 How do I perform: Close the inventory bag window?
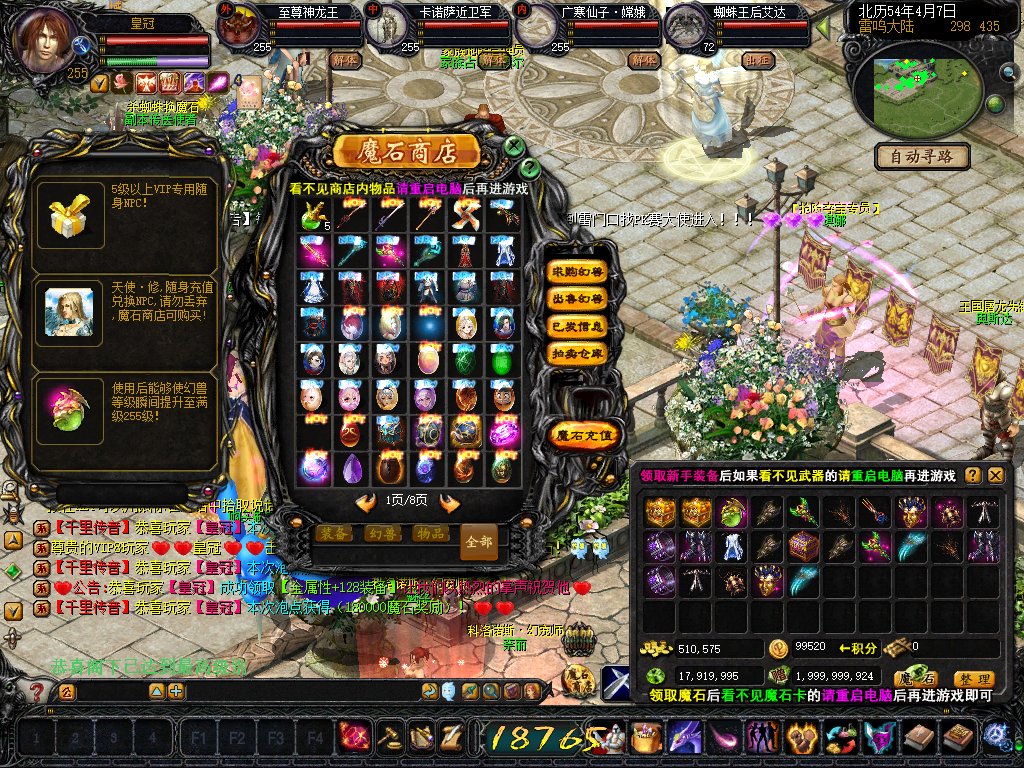click(996, 476)
